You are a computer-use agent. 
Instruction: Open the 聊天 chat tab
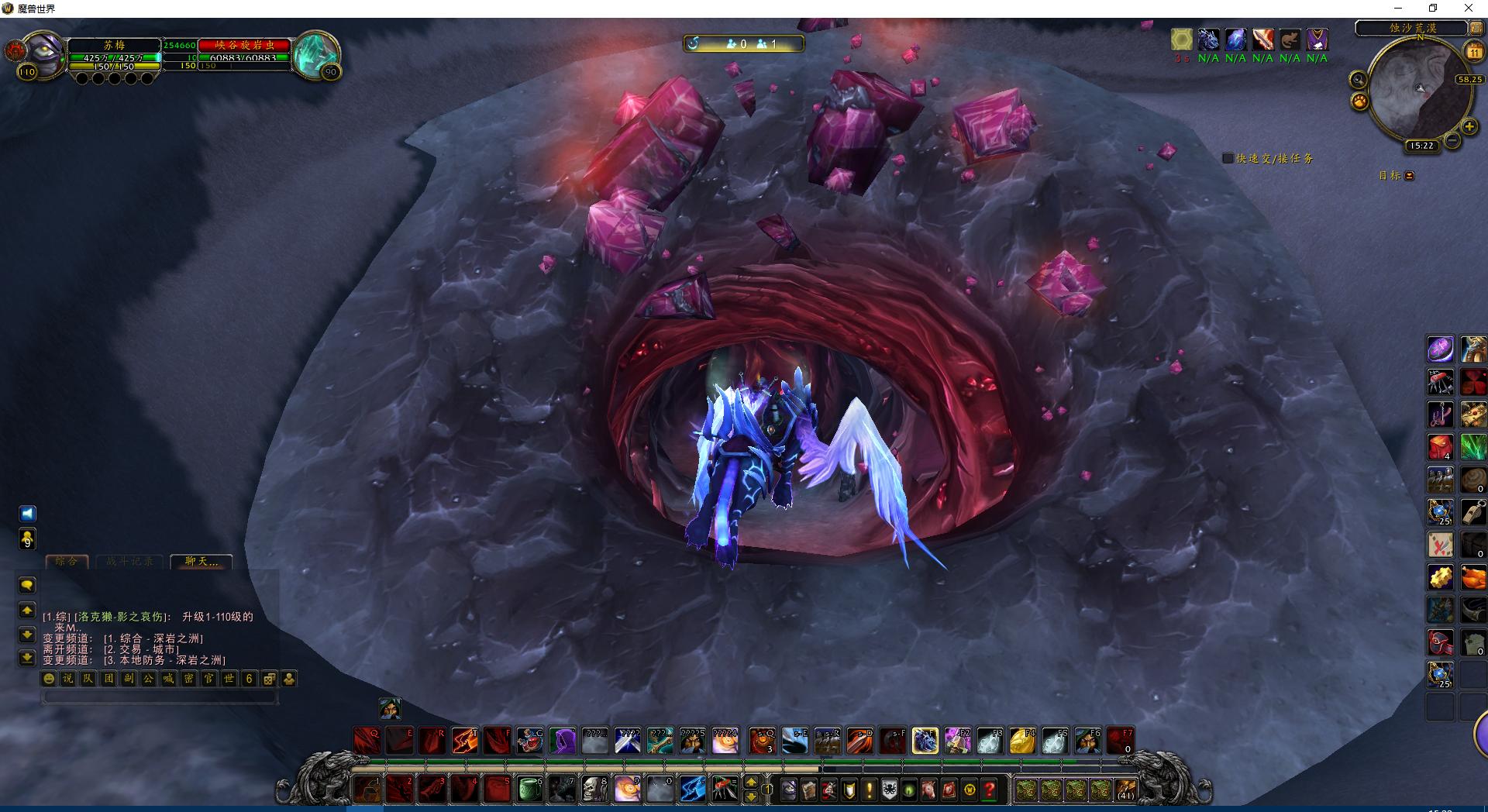pos(201,562)
